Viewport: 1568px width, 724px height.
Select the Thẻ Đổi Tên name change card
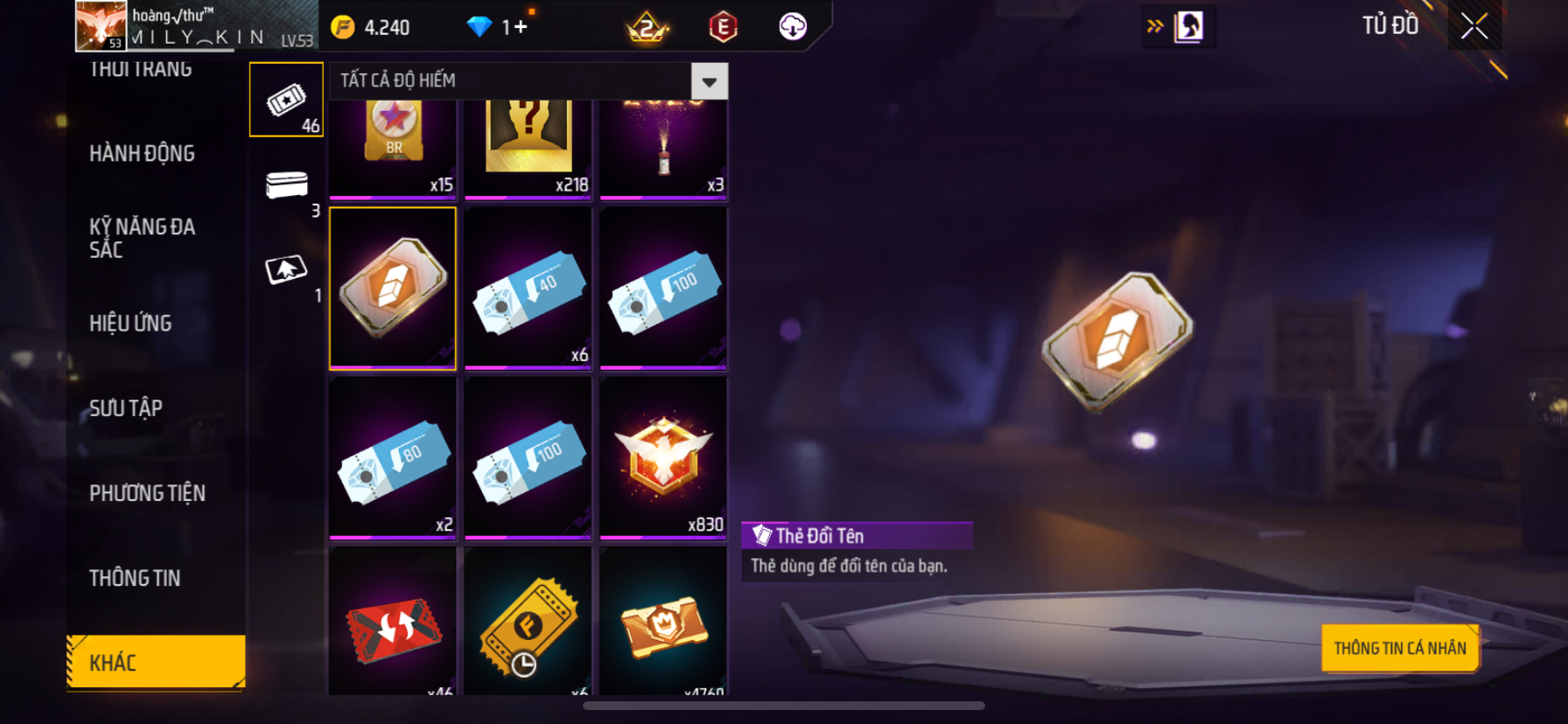[393, 288]
